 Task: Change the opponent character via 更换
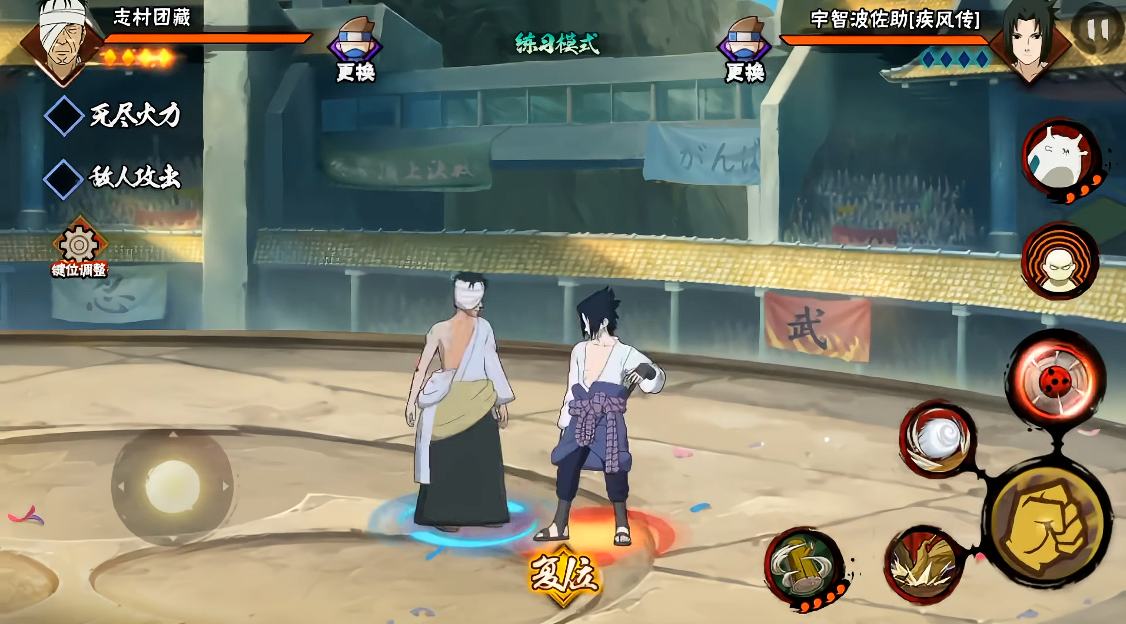[745, 49]
